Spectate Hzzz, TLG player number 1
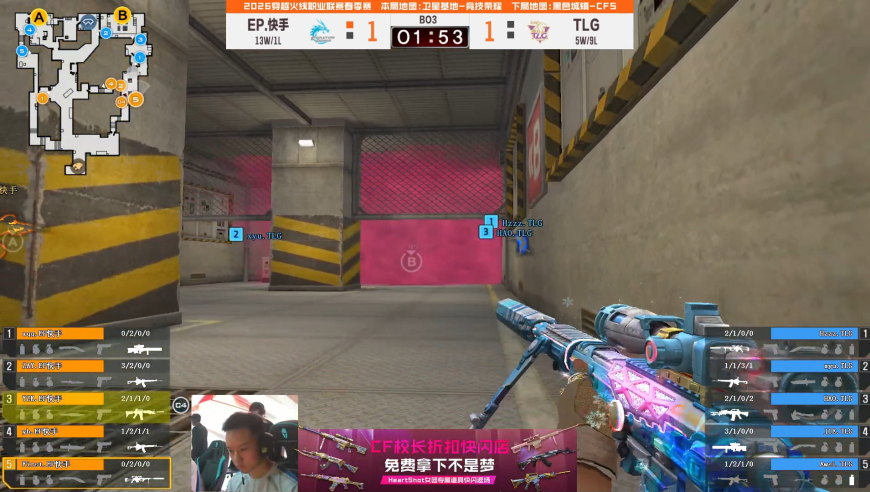 coord(783,342)
